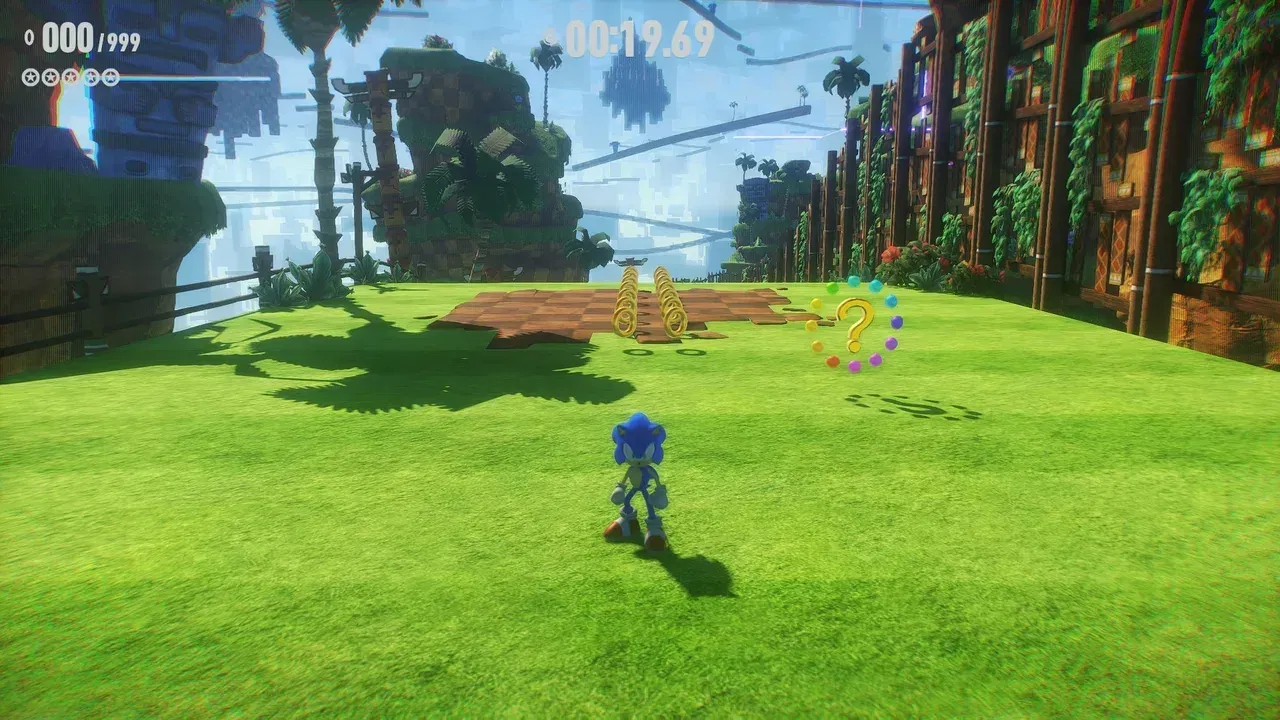Screen dimensions: 1280x720
Task: Click the first star medal icon
Action: click(30, 76)
